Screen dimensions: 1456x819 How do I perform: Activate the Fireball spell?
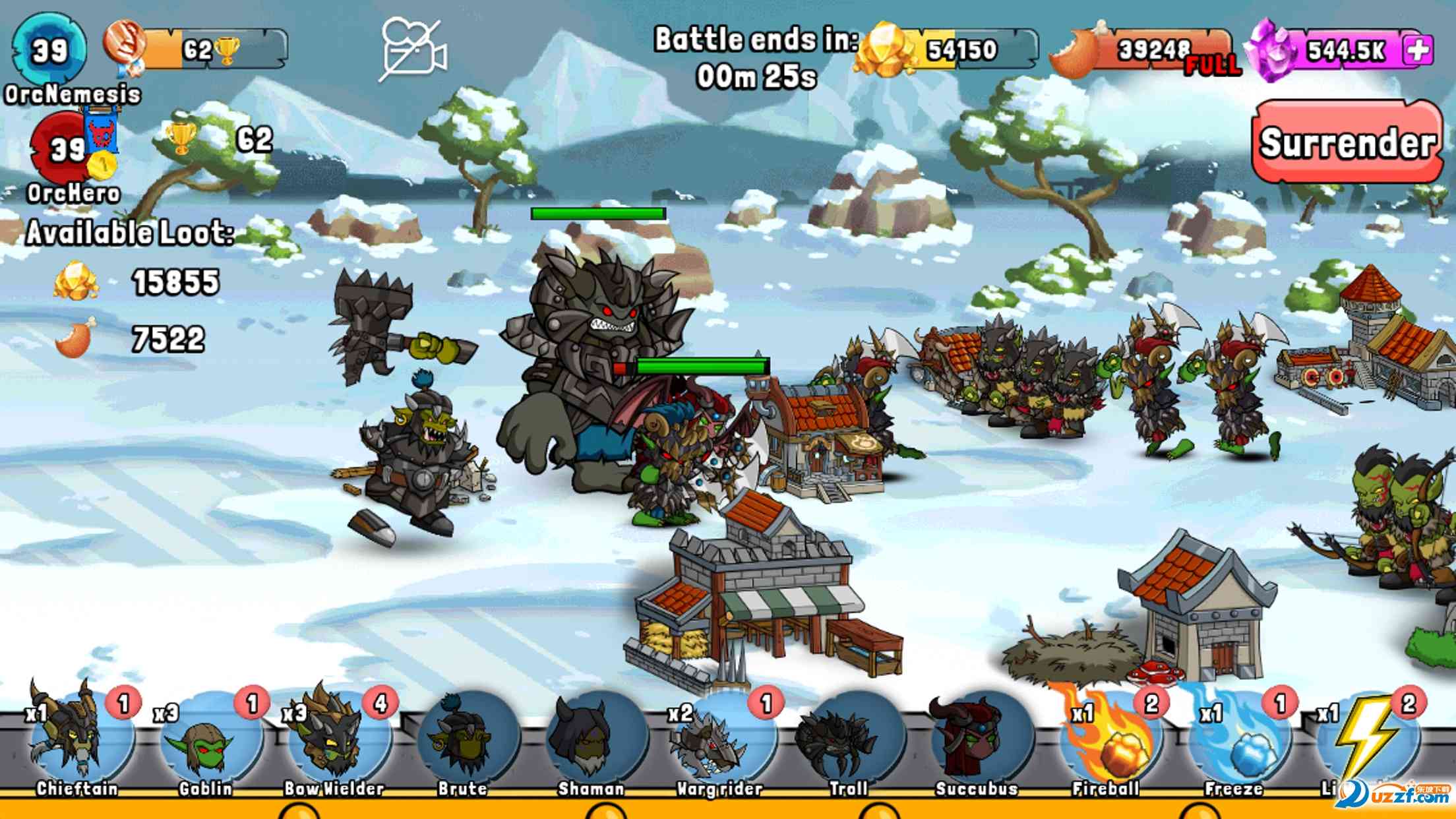1106,742
